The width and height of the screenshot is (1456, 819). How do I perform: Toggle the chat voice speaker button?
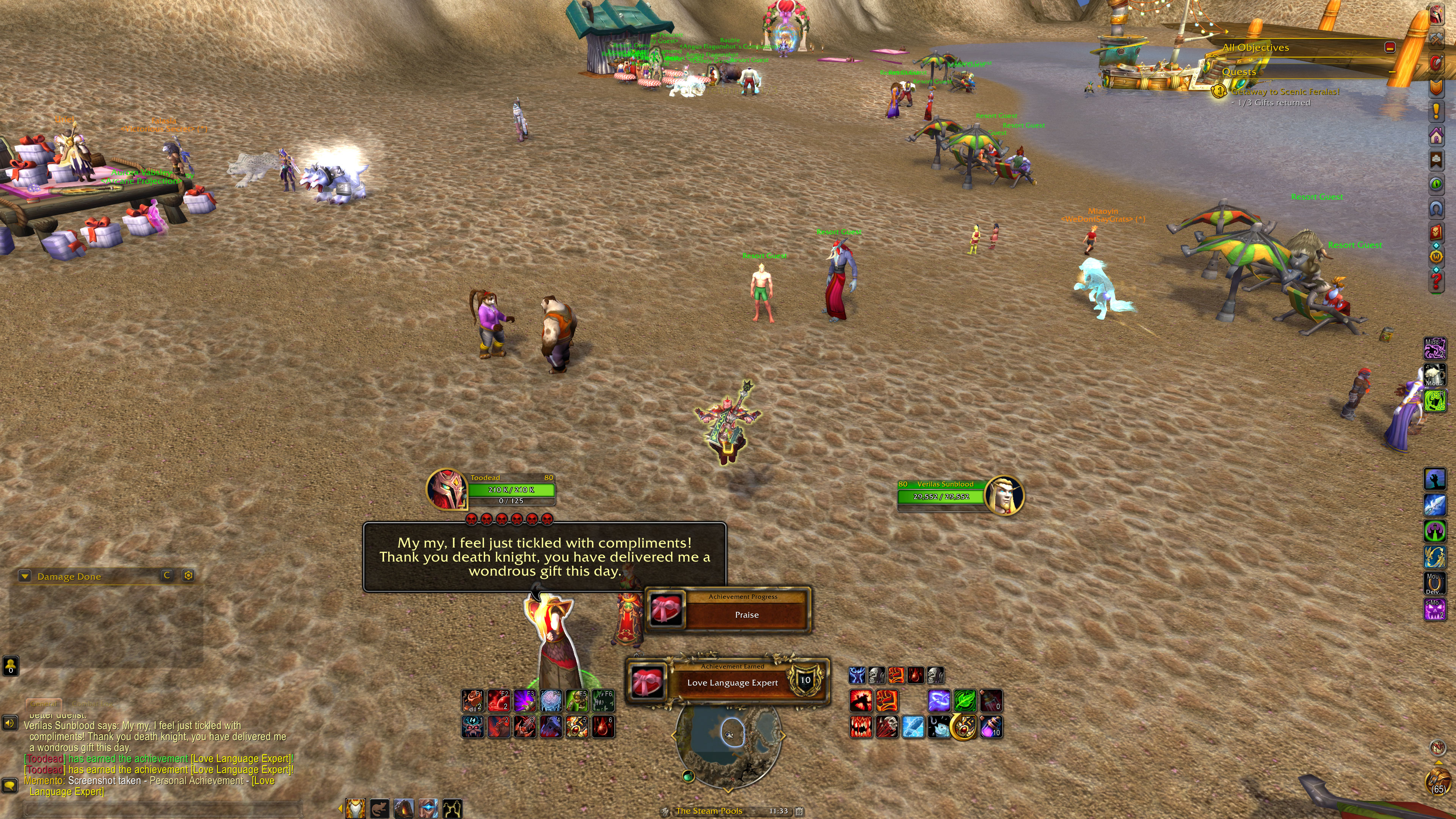tap(9, 723)
